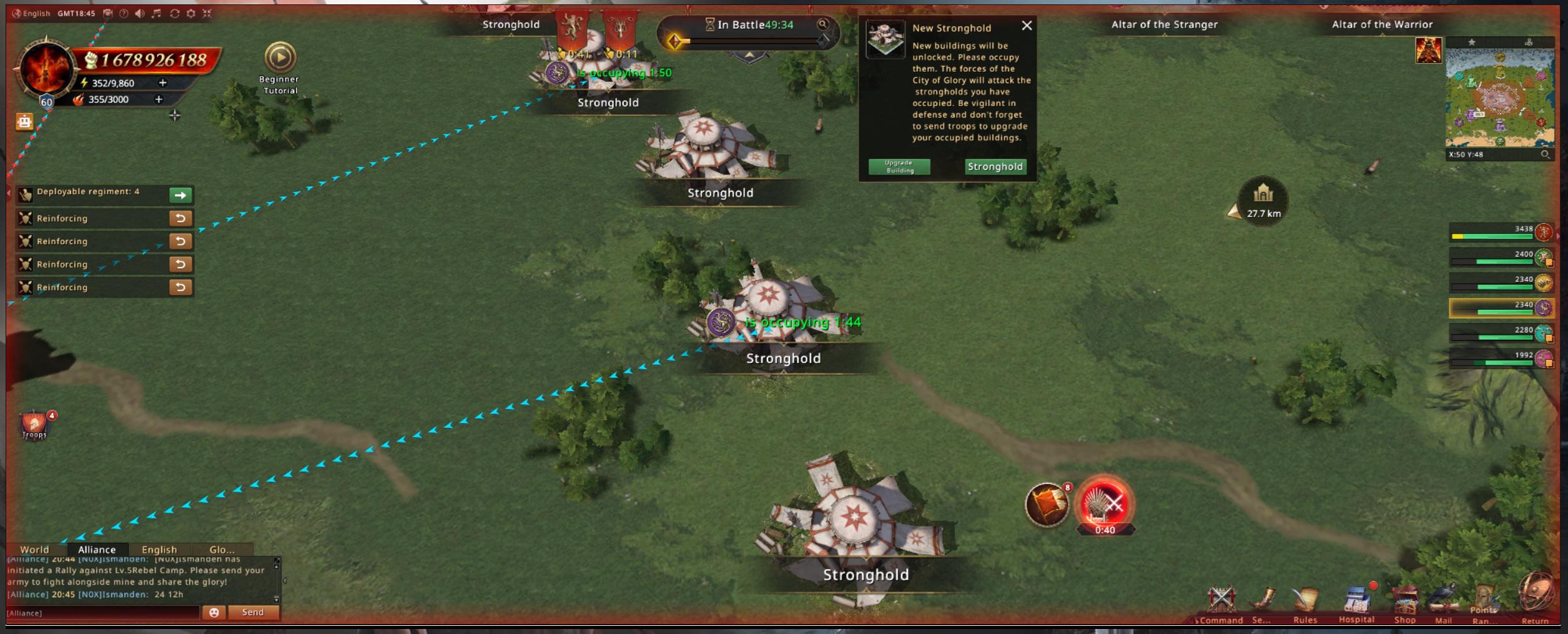Click the green Stronghold button in popup

[995, 167]
